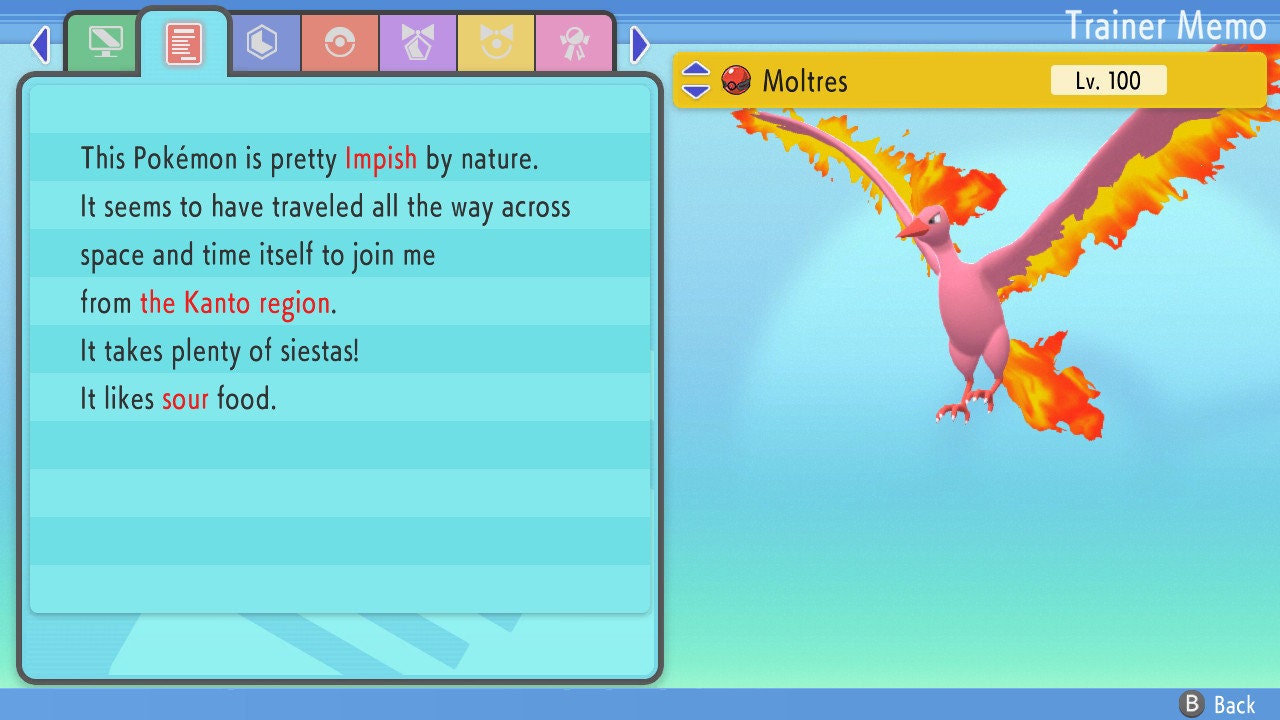The height and width of the screenshot is (720, 1280).
Task: Open the purple bow and pentagon tab
Action: click(418, 43)
